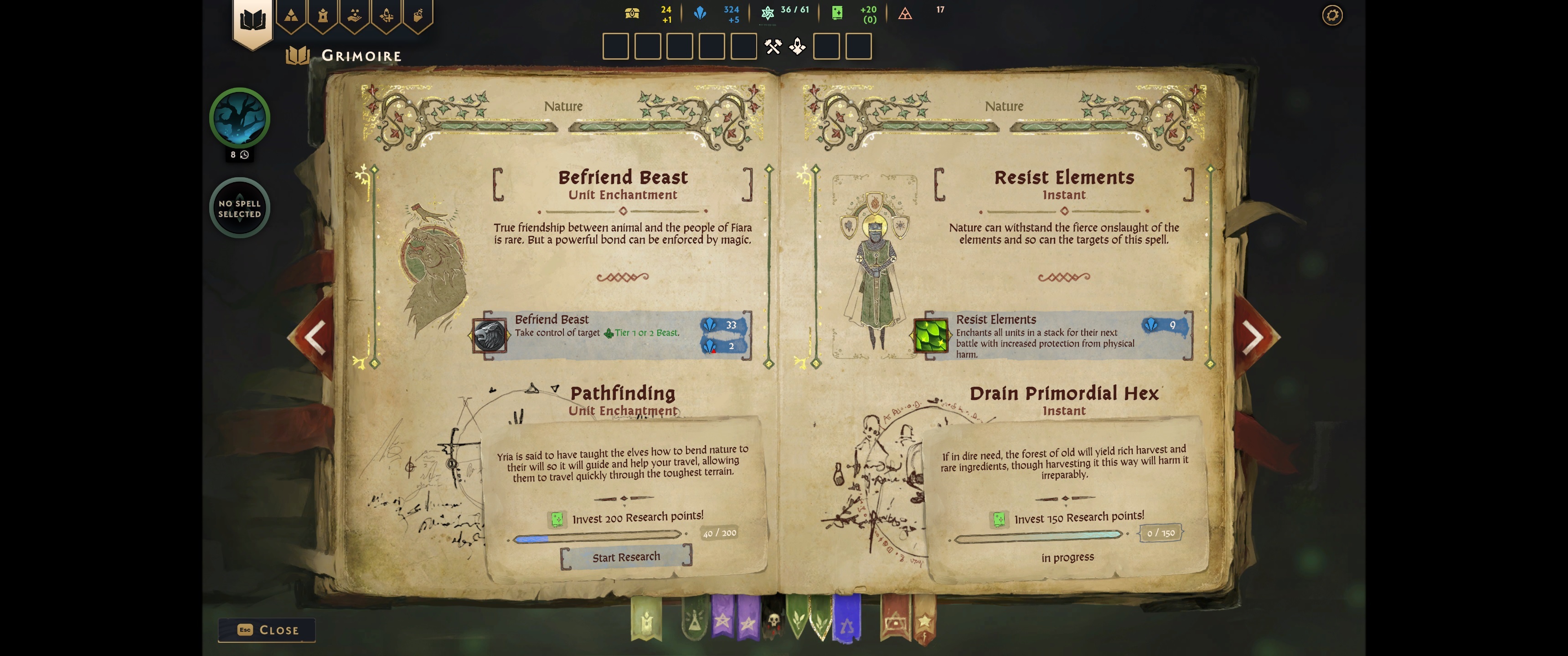This screenshot has width=1568, height=656.
Task: Close the Grimoire screen
Action: click(267, 630)
